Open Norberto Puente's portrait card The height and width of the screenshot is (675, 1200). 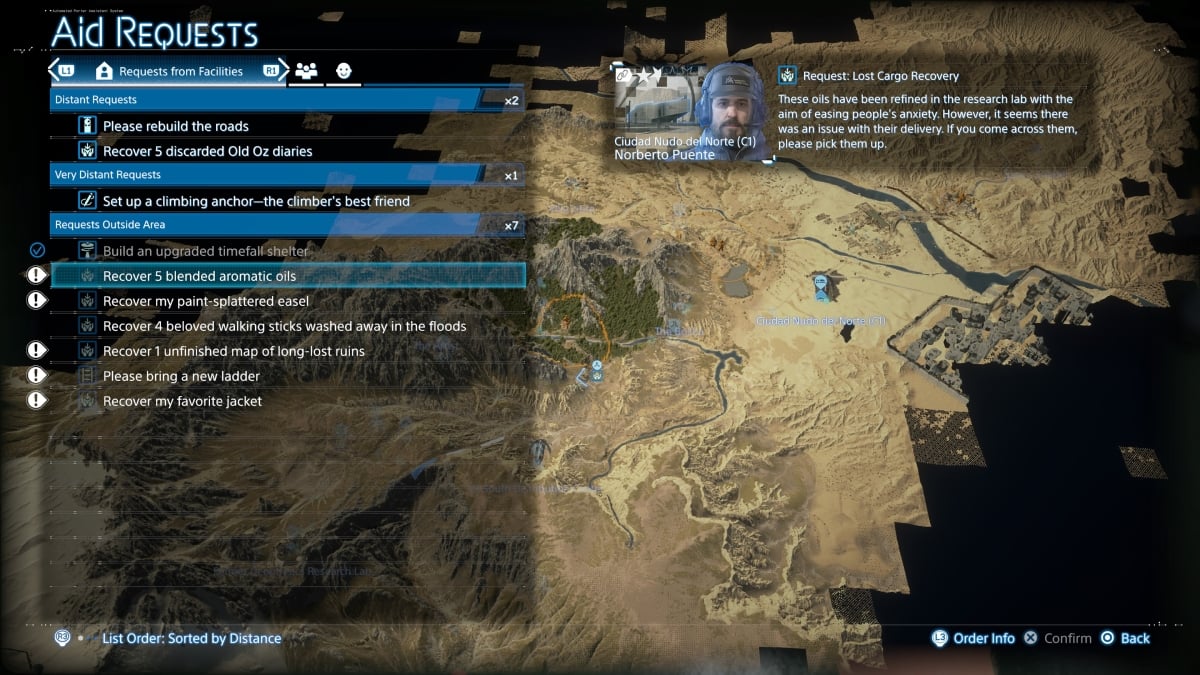click(x=691, y=113)
